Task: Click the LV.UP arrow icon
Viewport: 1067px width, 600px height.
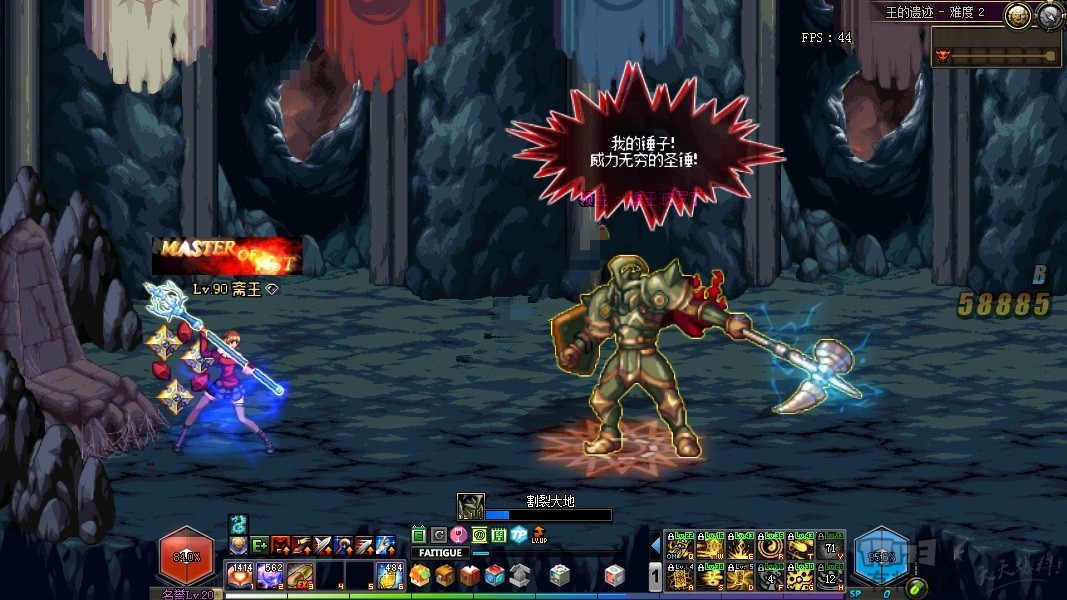Action: (x=540, y=535)
